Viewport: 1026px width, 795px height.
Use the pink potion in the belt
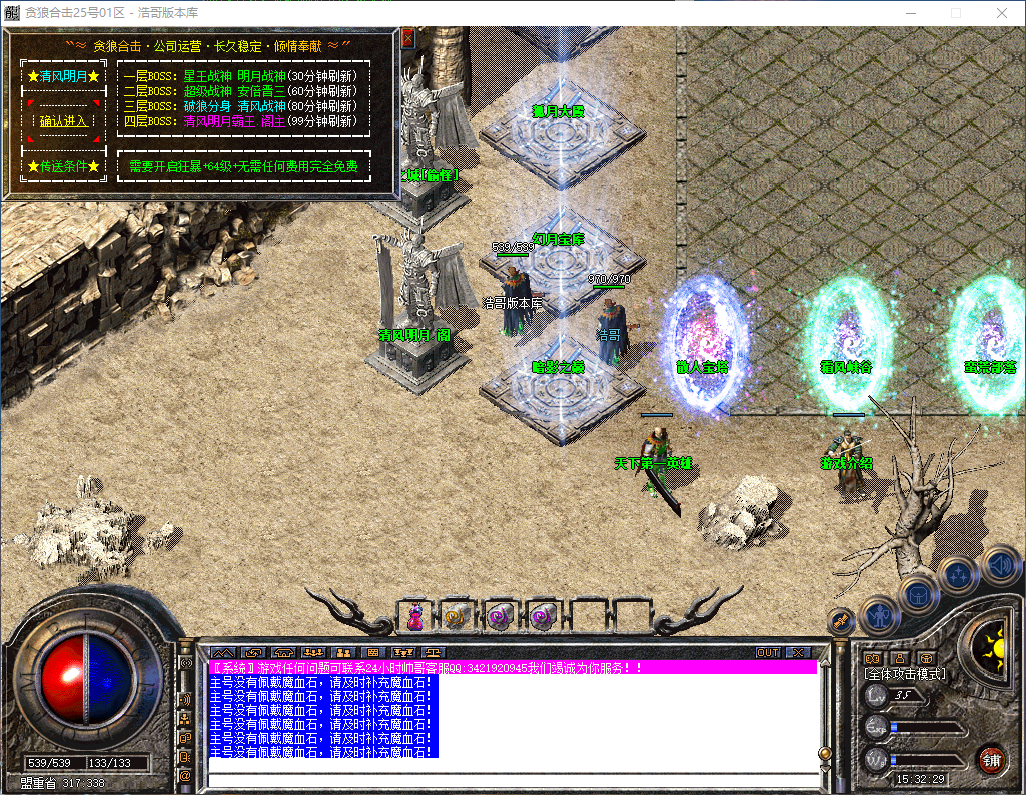click(x=414, y=617)
